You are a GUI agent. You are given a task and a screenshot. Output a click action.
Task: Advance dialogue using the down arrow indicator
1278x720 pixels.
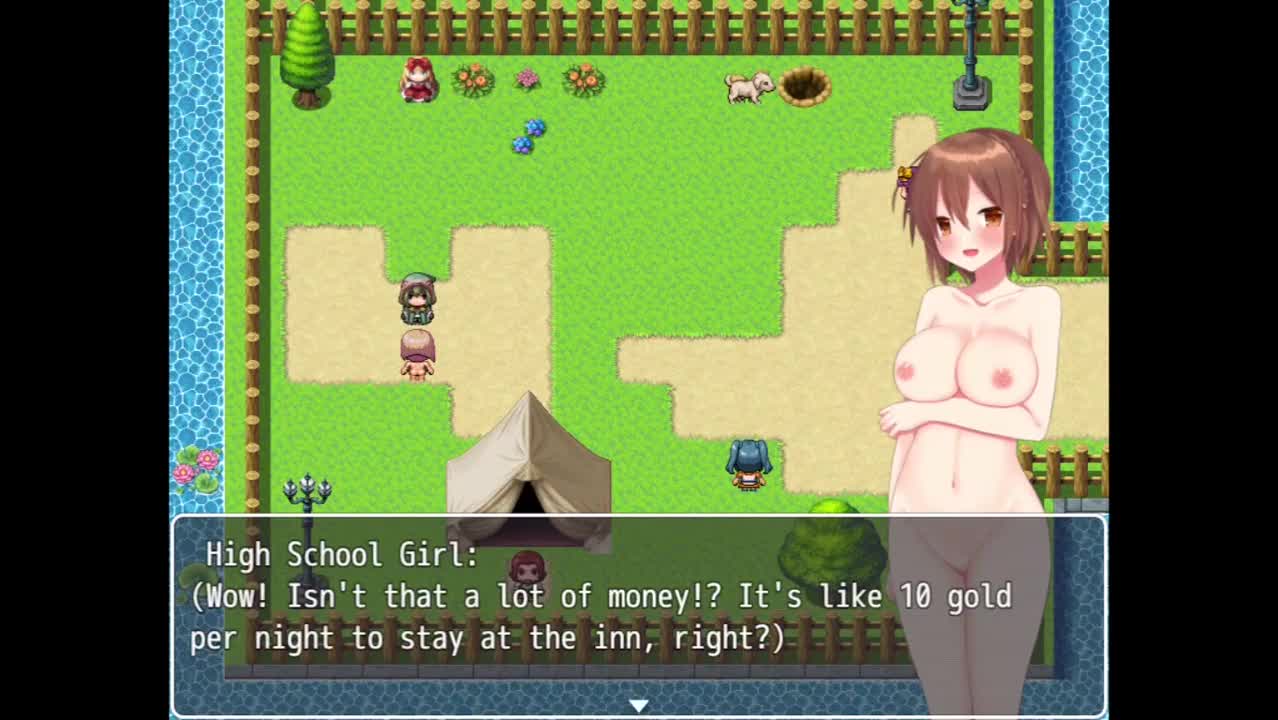click(x=638, y=705)
